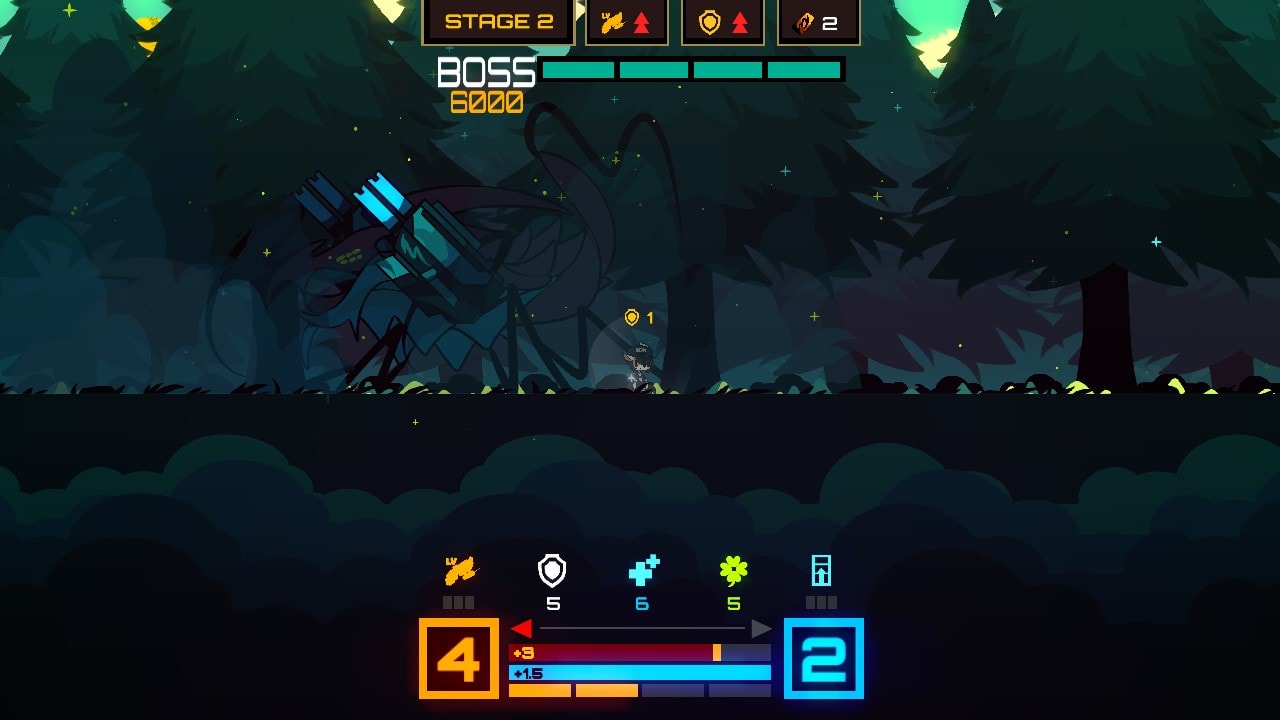Select the cyan health cross icon
The width and height of the screenshot is (1280, 720).
pyautogui.click(x=641, y=571)
